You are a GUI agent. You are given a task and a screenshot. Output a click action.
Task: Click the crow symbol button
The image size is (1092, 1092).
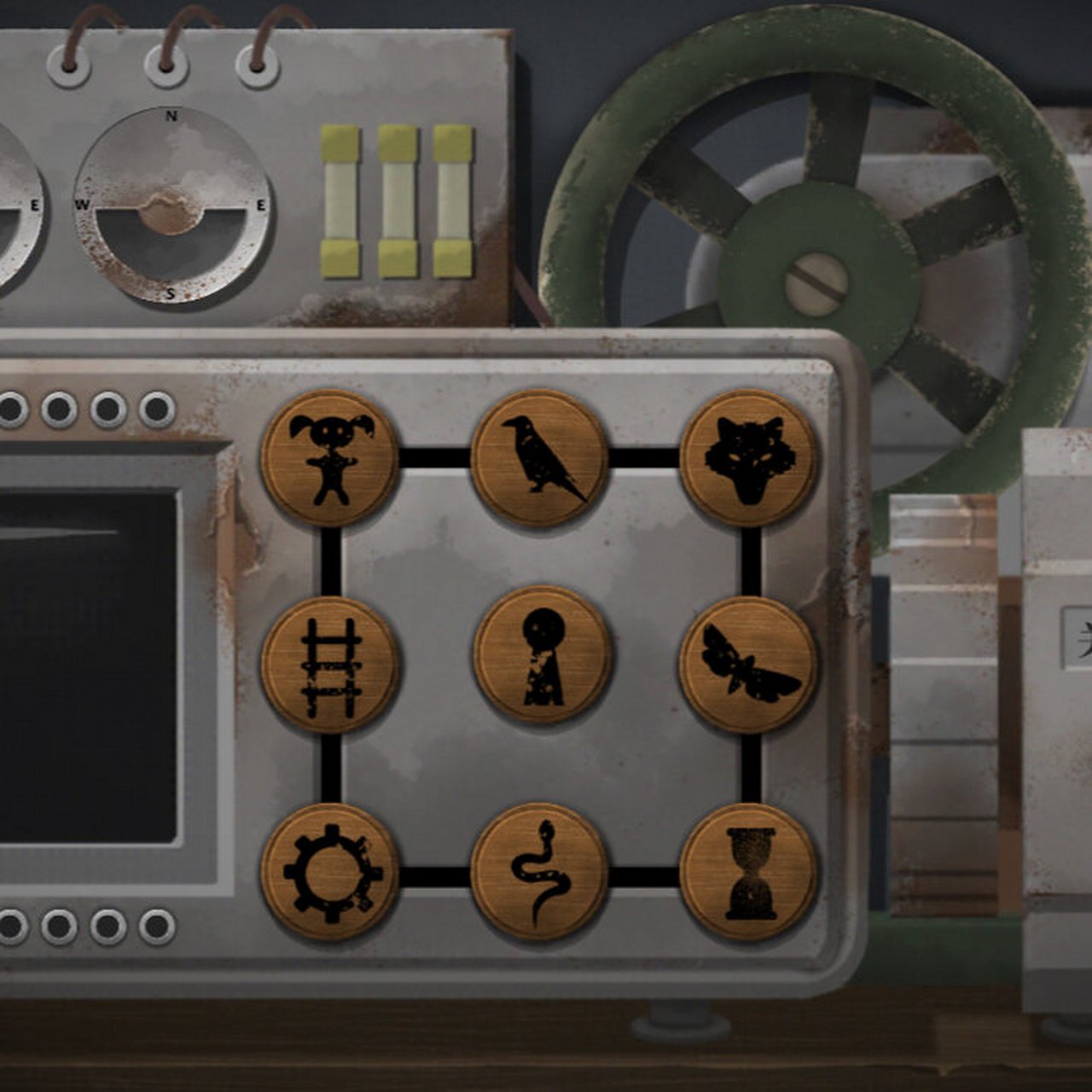coord(539,458)
